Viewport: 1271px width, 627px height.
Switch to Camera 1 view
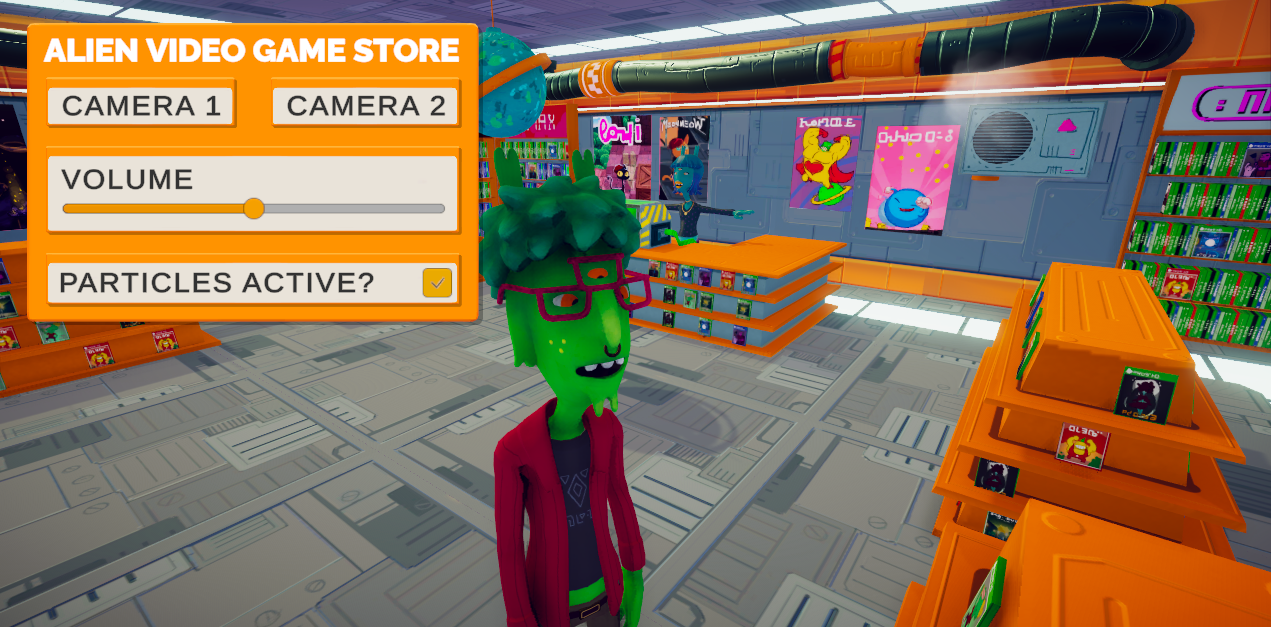pyautogui.click(x=141, y=106)
